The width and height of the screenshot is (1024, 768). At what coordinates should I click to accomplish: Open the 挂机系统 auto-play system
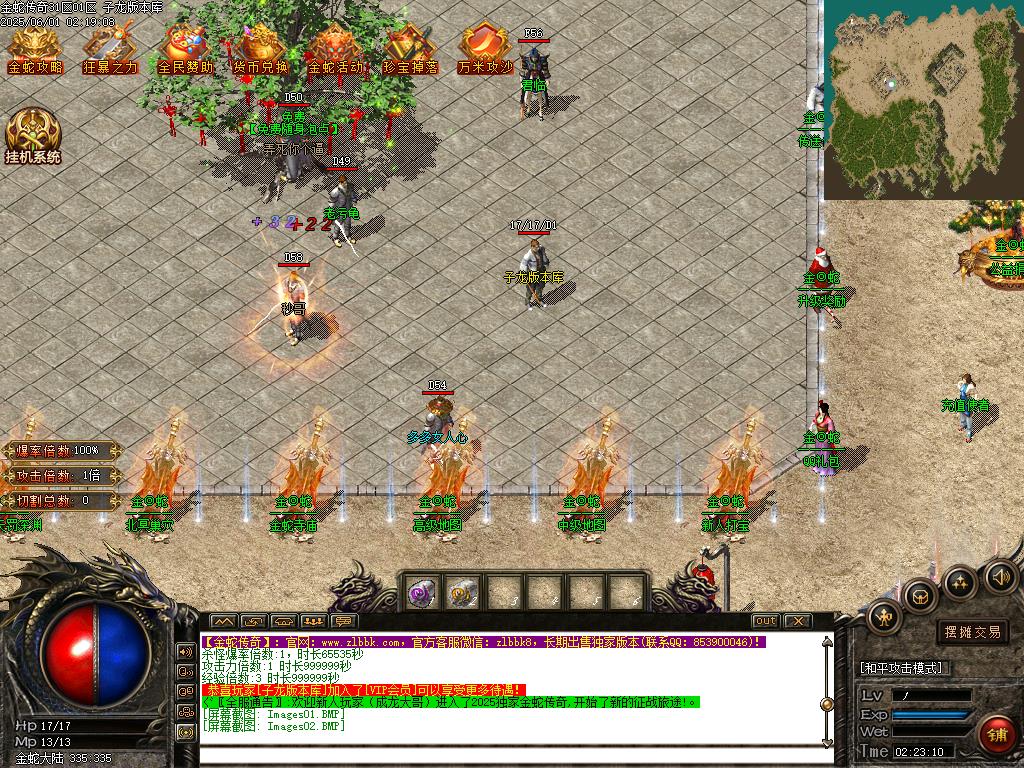coord(33,136)
